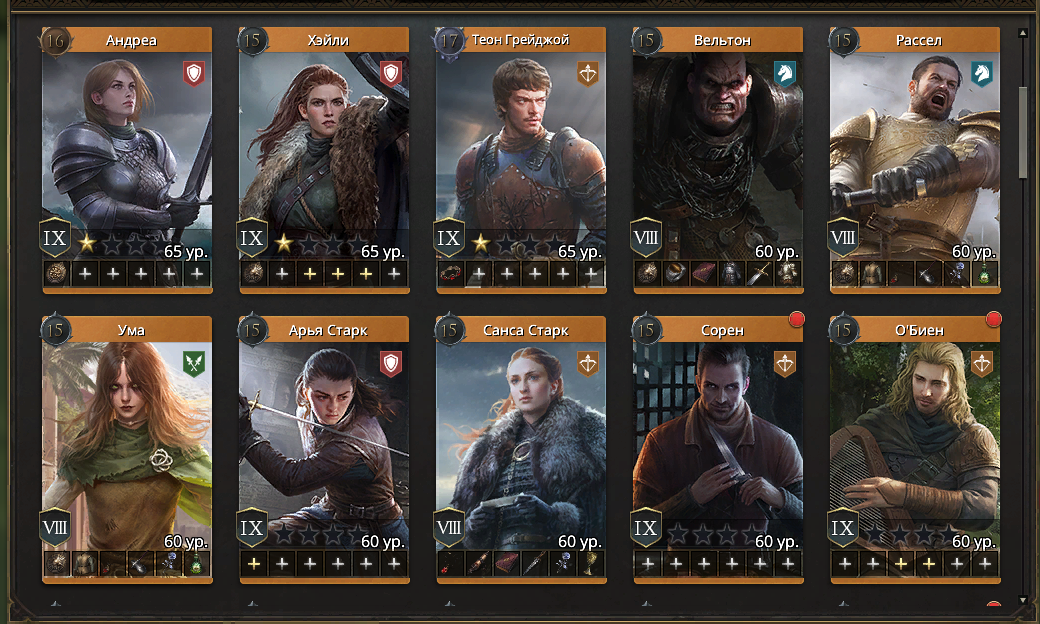Viewport: 1040px width, 624px height.
Task: Select the Вельтон hero card
Action: tap(718, 150)
